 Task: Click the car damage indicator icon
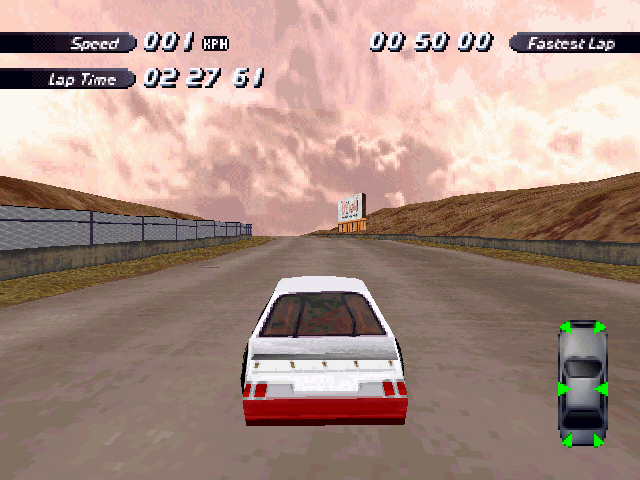pyautogui.click(x=583, y=383)
